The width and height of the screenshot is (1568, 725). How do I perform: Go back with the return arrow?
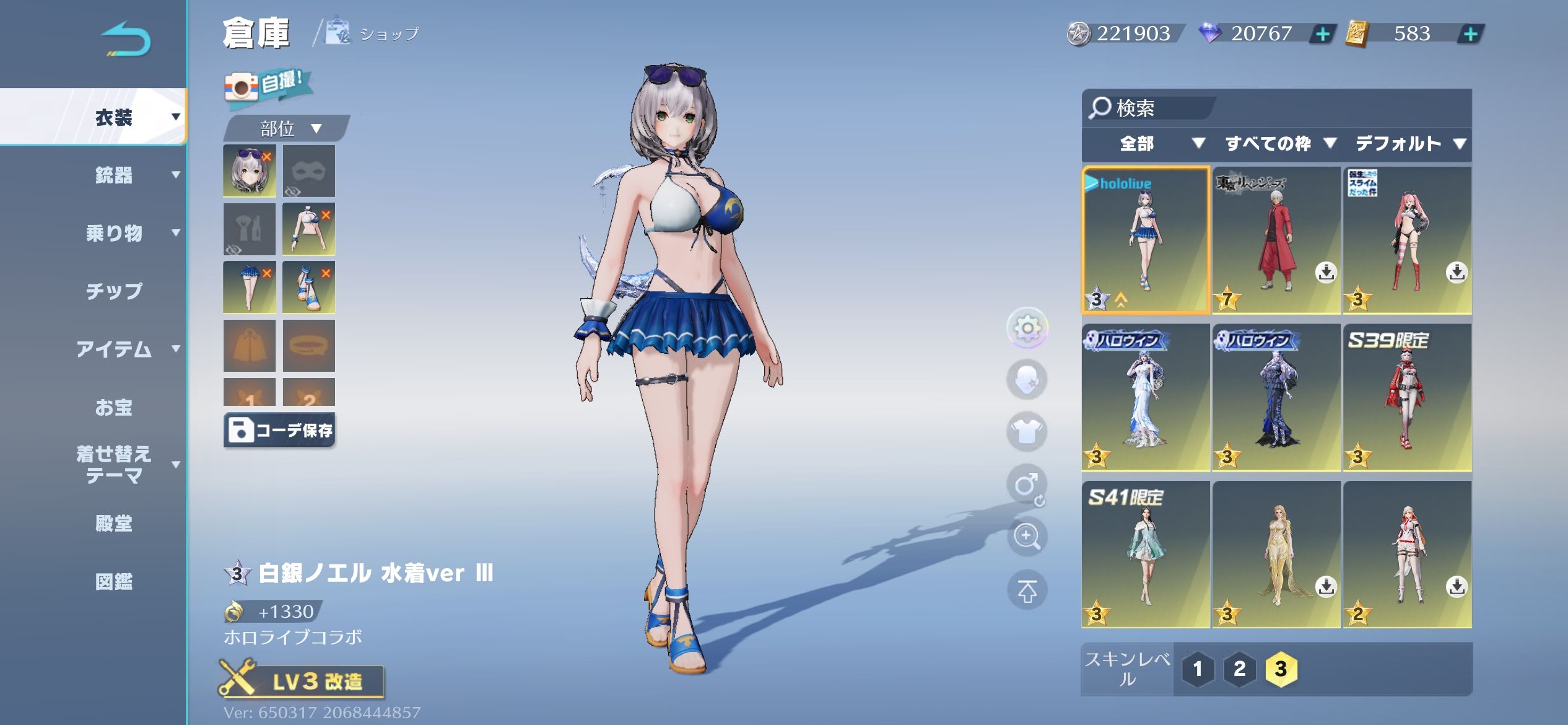[x=126, y=40]
